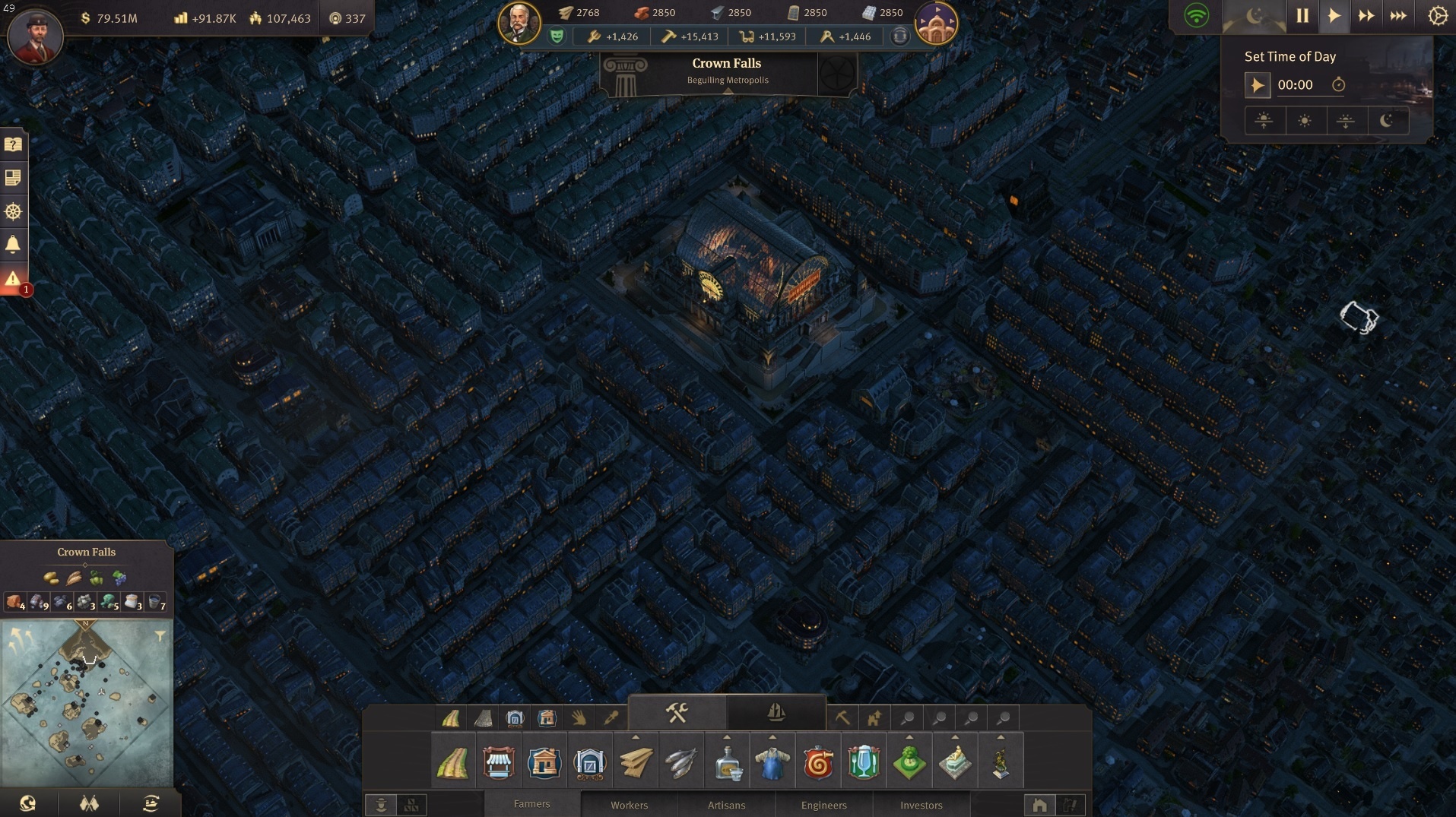Open the red warning alert icon
Screen dimensions: 1456x817
(x=14, y=279)
